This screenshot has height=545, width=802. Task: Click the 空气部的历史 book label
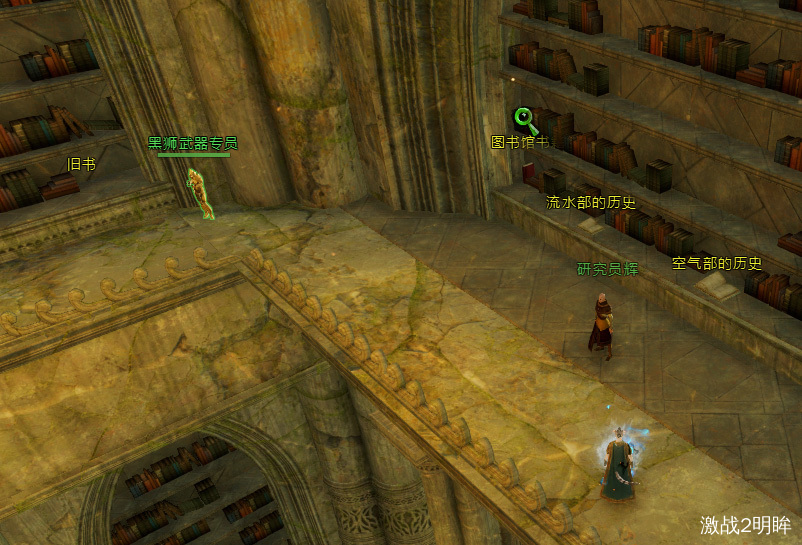(716, 264)
